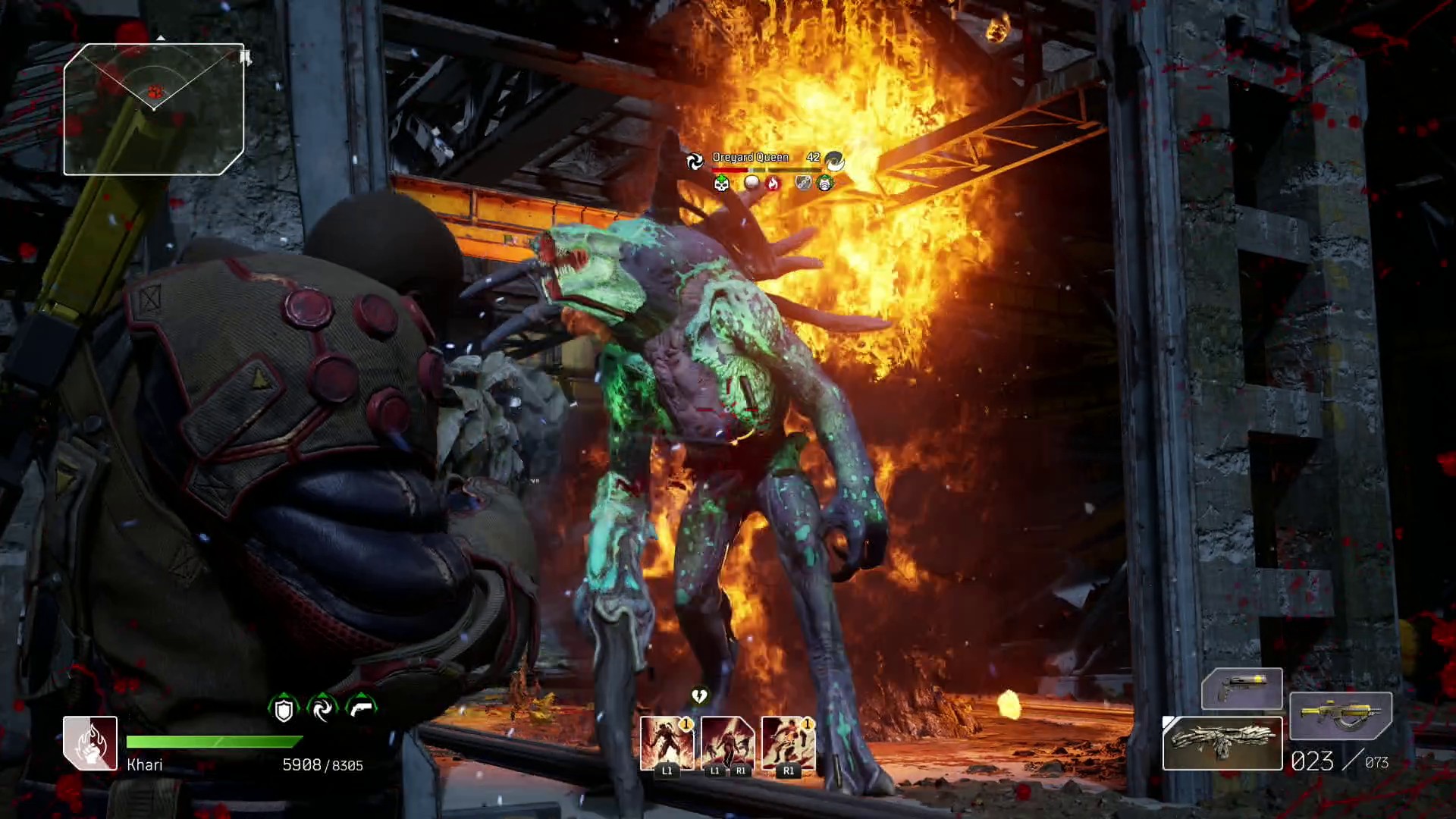Activate the middle skill card marked L1 R1
Viewport: 1456px width, 819px height.
727,744
